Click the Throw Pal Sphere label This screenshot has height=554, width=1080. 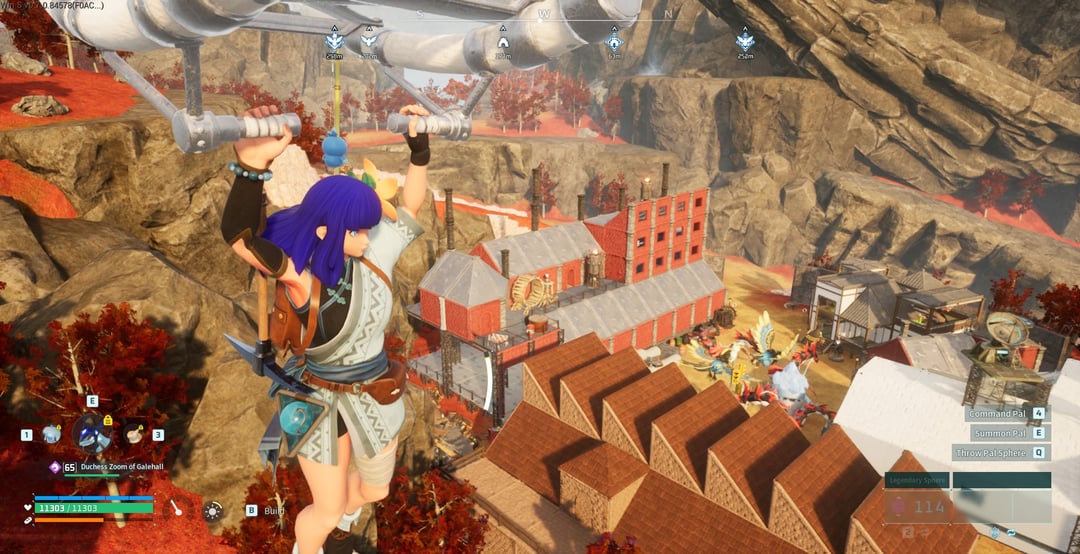pyautogui.click(x=990, y=452)
